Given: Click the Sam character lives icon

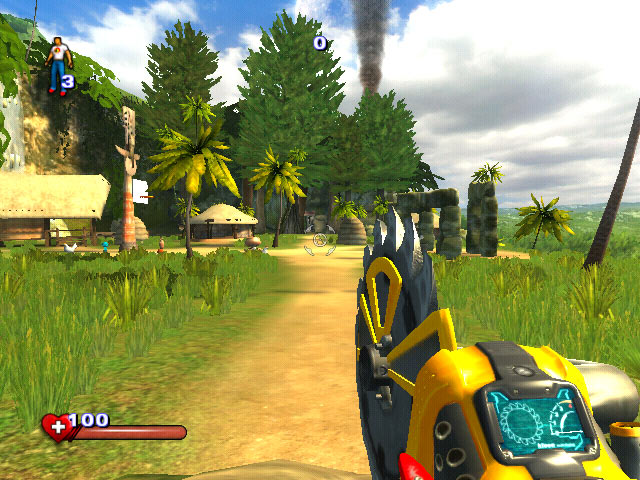Looking at the screenshot, I should coord(57,63).
